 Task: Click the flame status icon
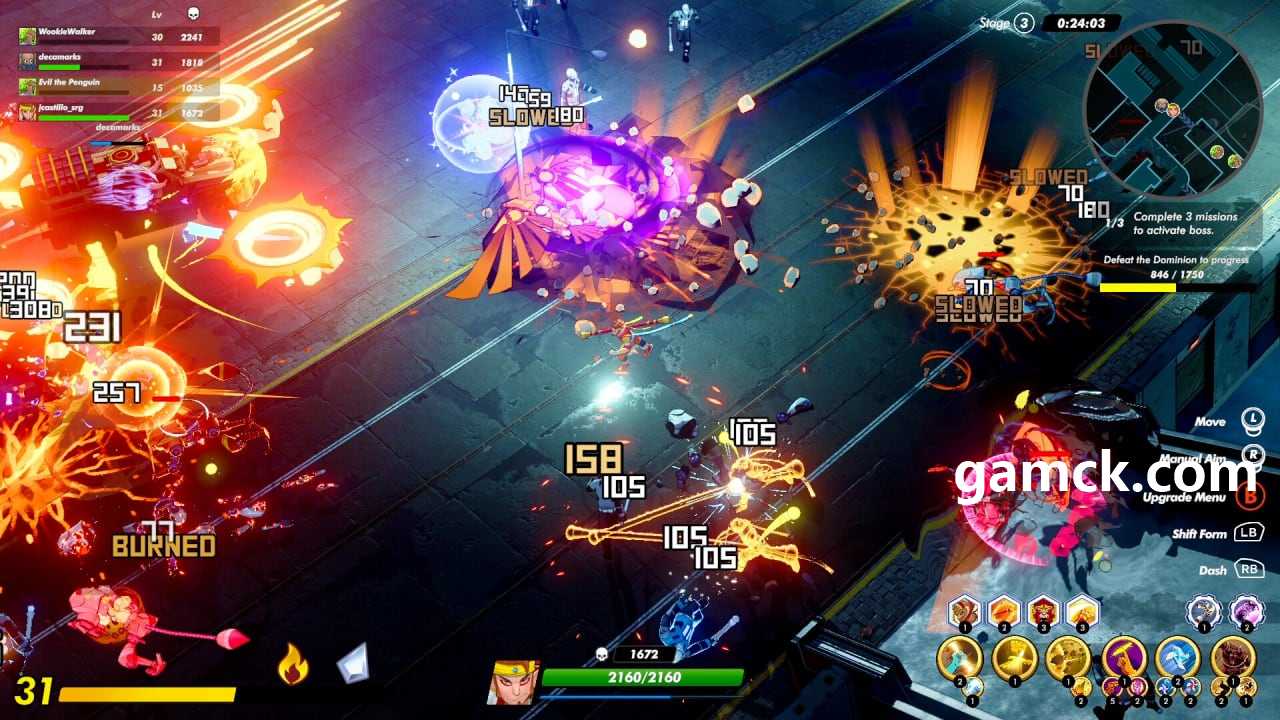292,664
